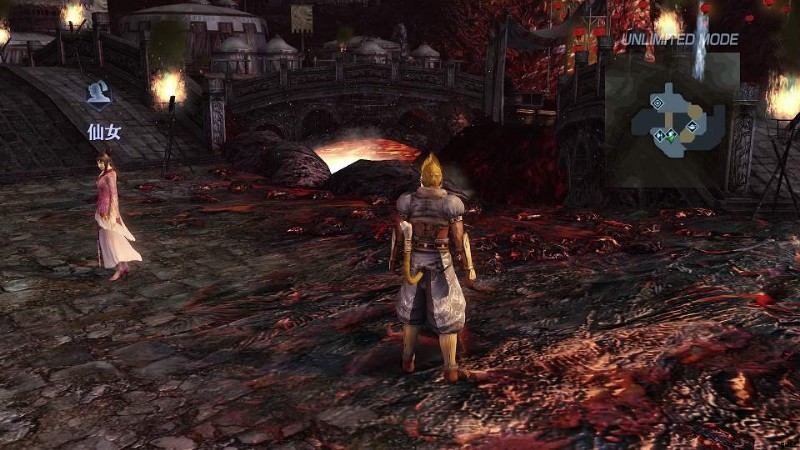
Task: Click the NPC portrait marker above 仙女
Action: pos(99,93)
